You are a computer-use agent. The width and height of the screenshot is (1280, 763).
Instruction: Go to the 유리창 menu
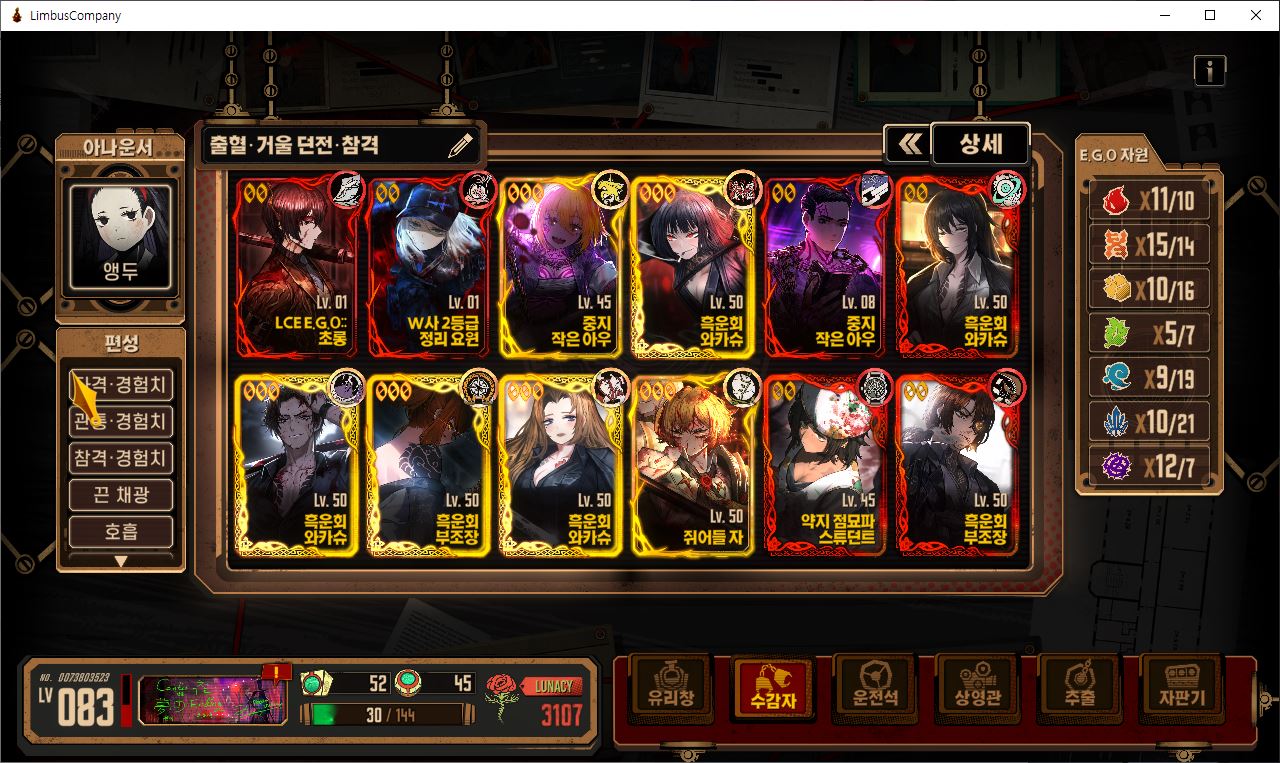pos(669,687)
